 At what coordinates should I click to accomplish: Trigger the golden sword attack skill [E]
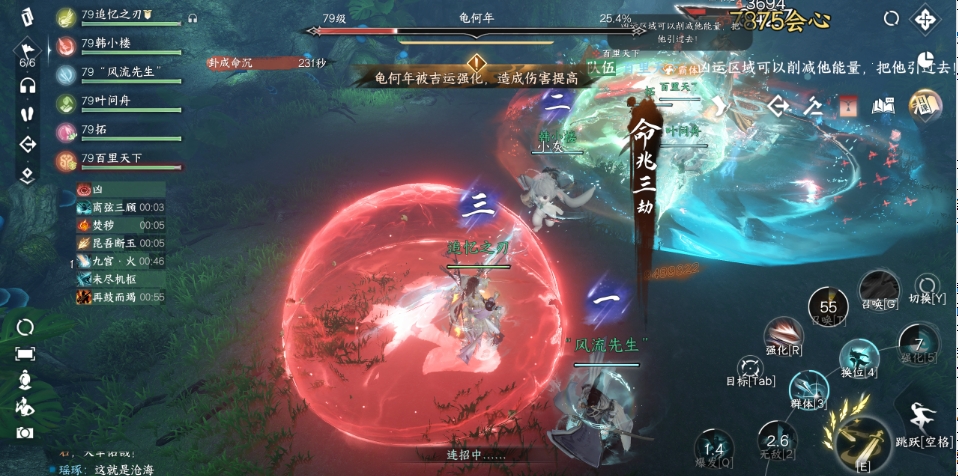click(x=862, y=441)
